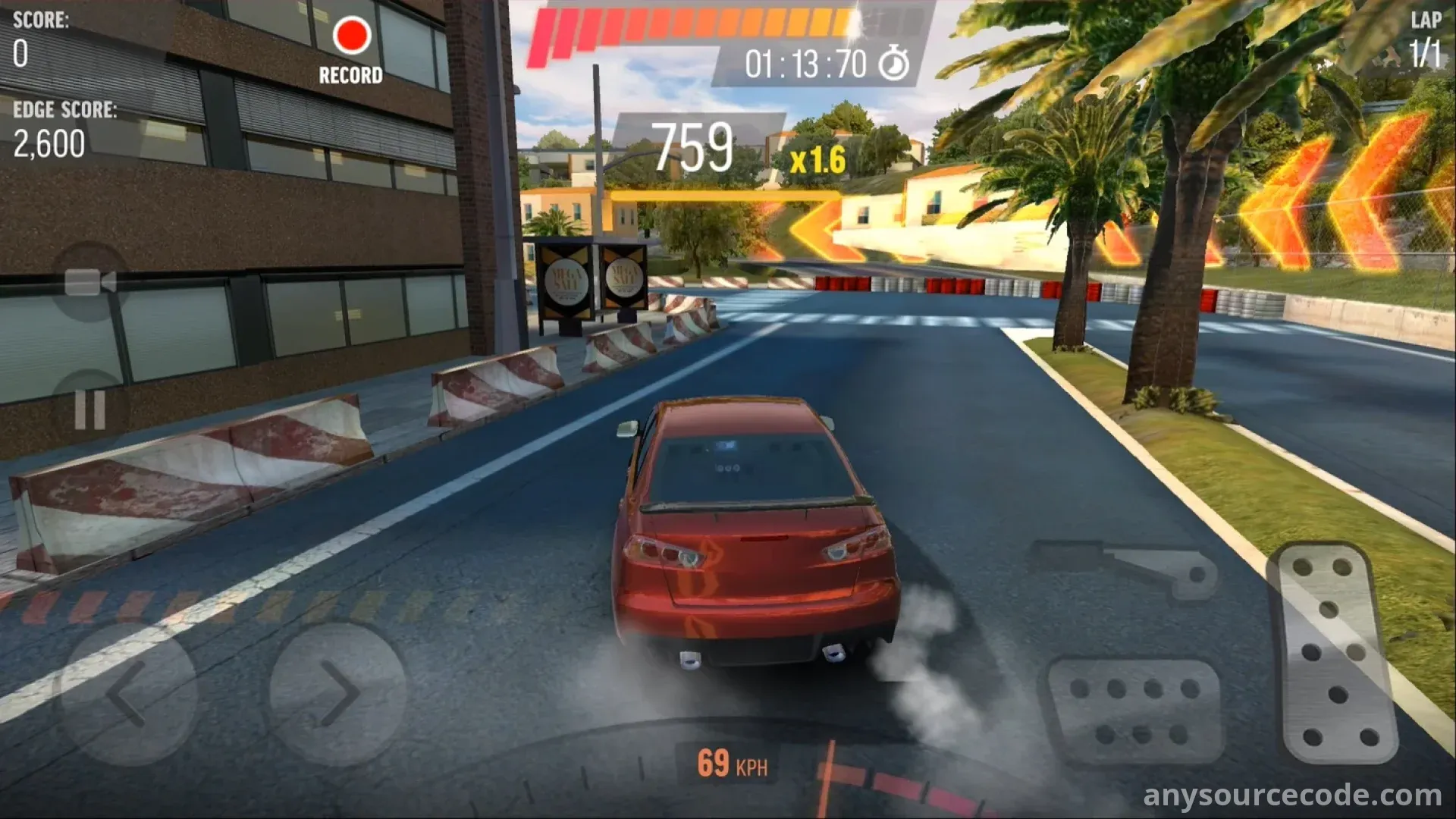Steer left with the left arrow button

pyautogui.click(x=129, y=692)
